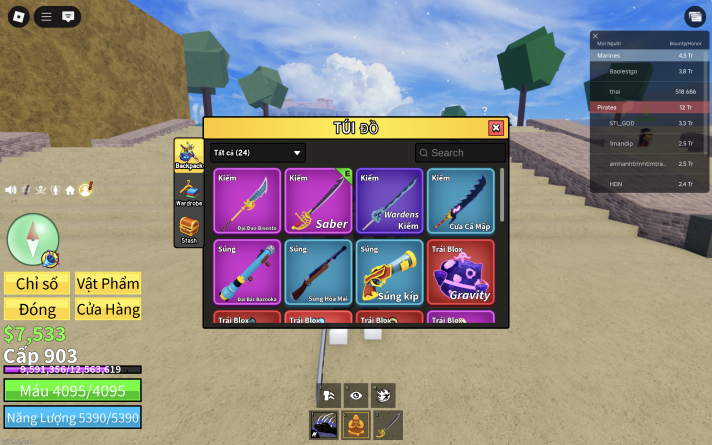
Task: Select the Gravity Trái Blox fruit
Action: pyautogui.click(x=460, y=271)
